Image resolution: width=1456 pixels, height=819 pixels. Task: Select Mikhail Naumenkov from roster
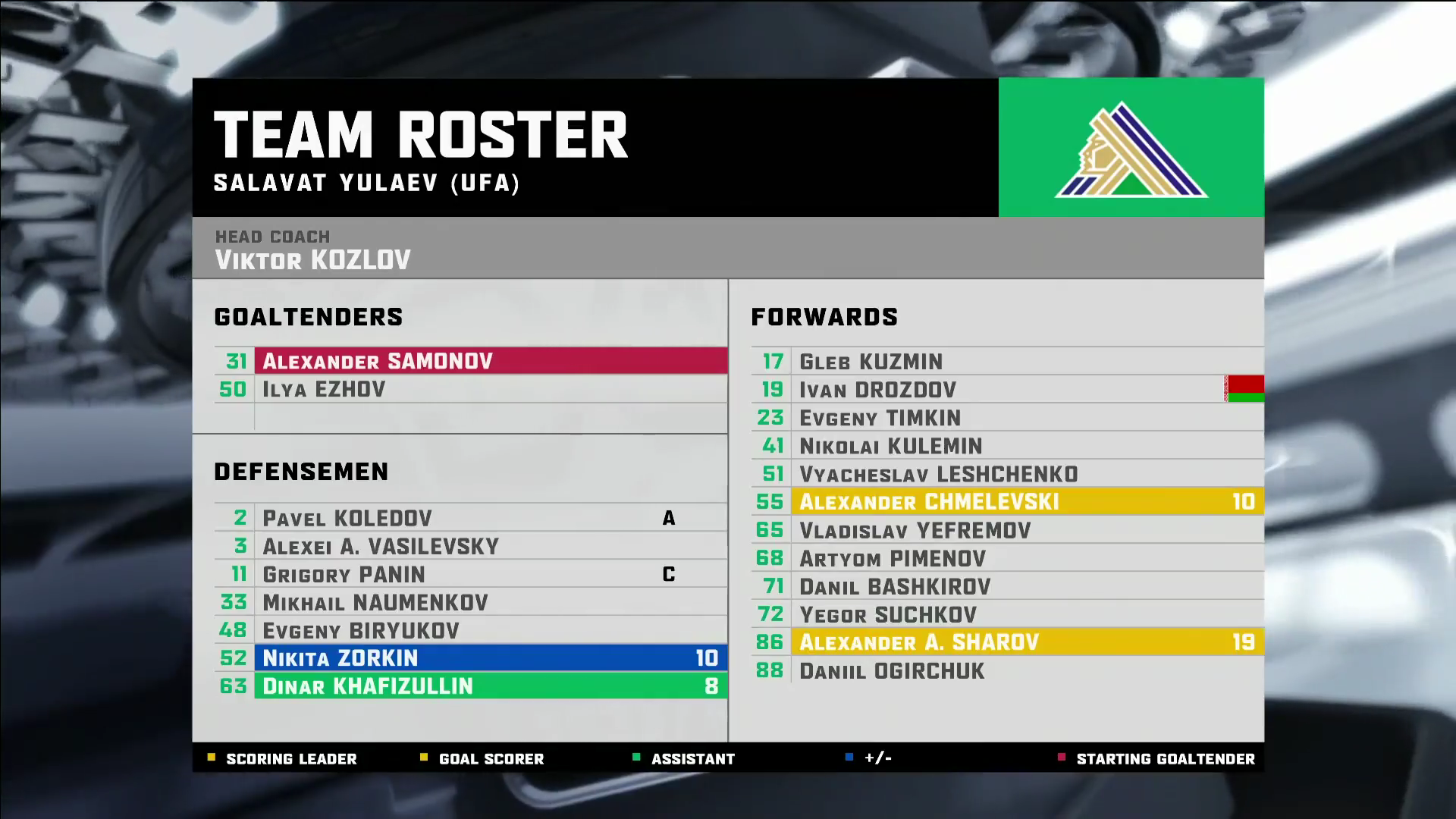click(470, 602)
